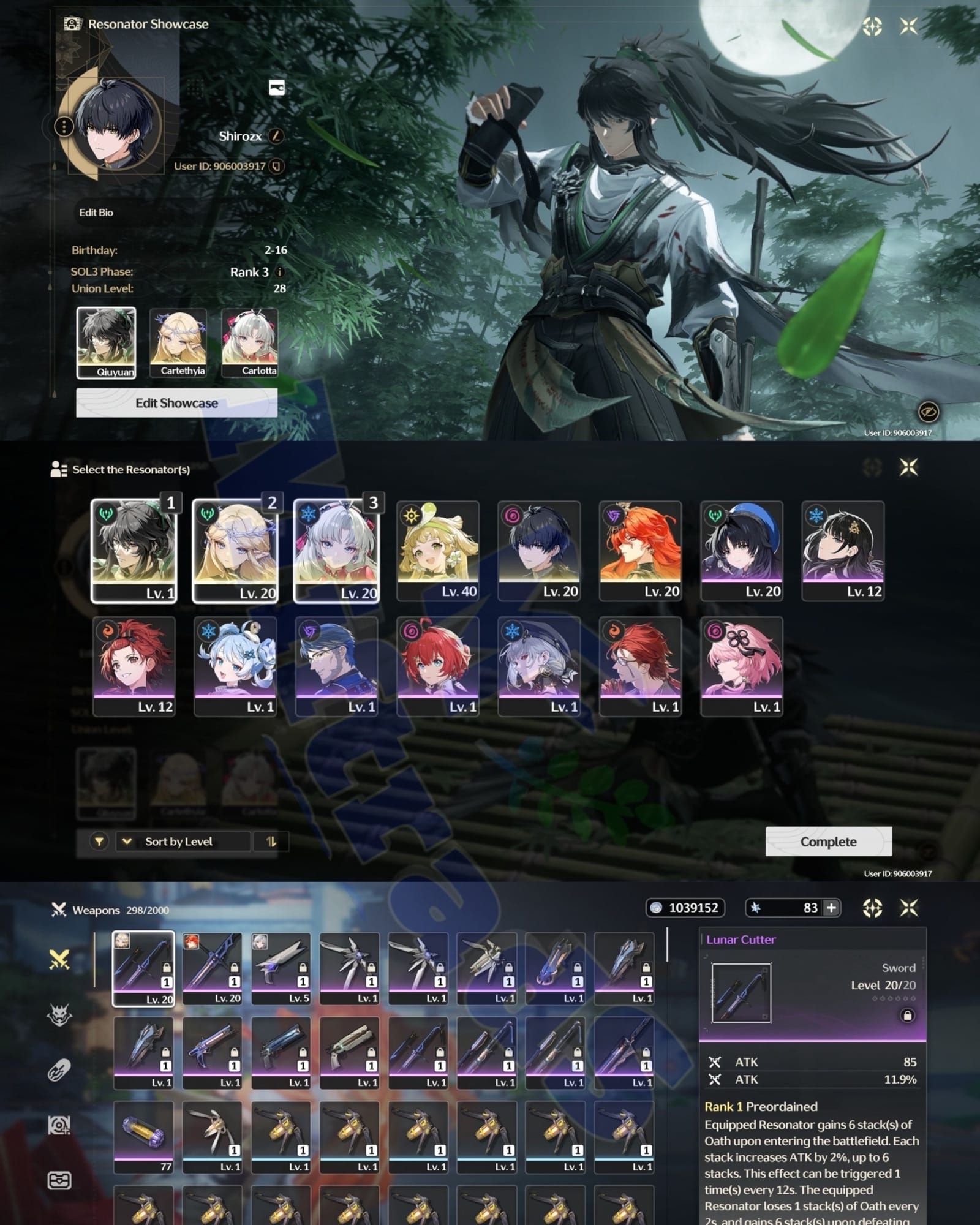Screen dimensions: 980x1225
Task: Close the Weapons inventory panel
Action: coord(909,908)
